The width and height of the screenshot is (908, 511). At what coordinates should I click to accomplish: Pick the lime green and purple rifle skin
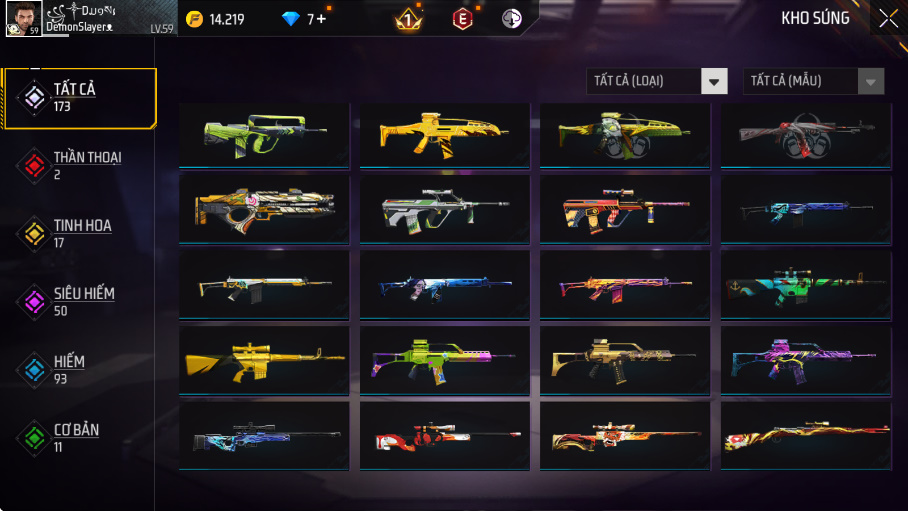(x=445, y=359)
